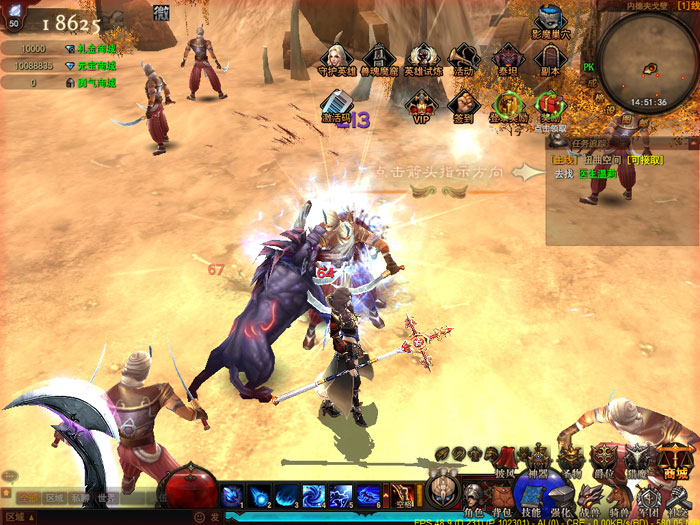700x525 pixels.
Task: Activate skill slot 1 on hotbar
Action: click(x=232, y=494)
